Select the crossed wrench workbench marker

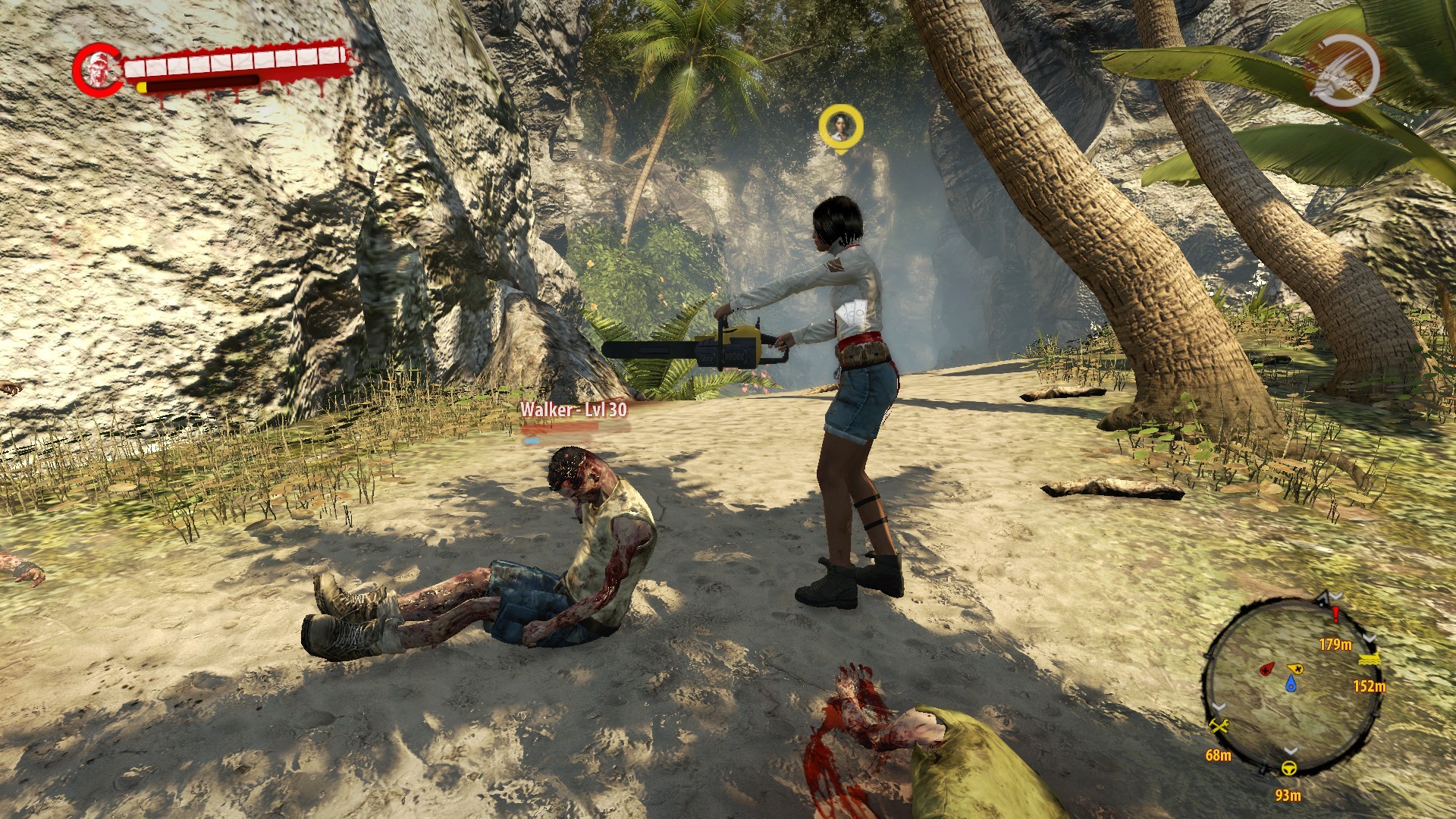pos(1219,726)
